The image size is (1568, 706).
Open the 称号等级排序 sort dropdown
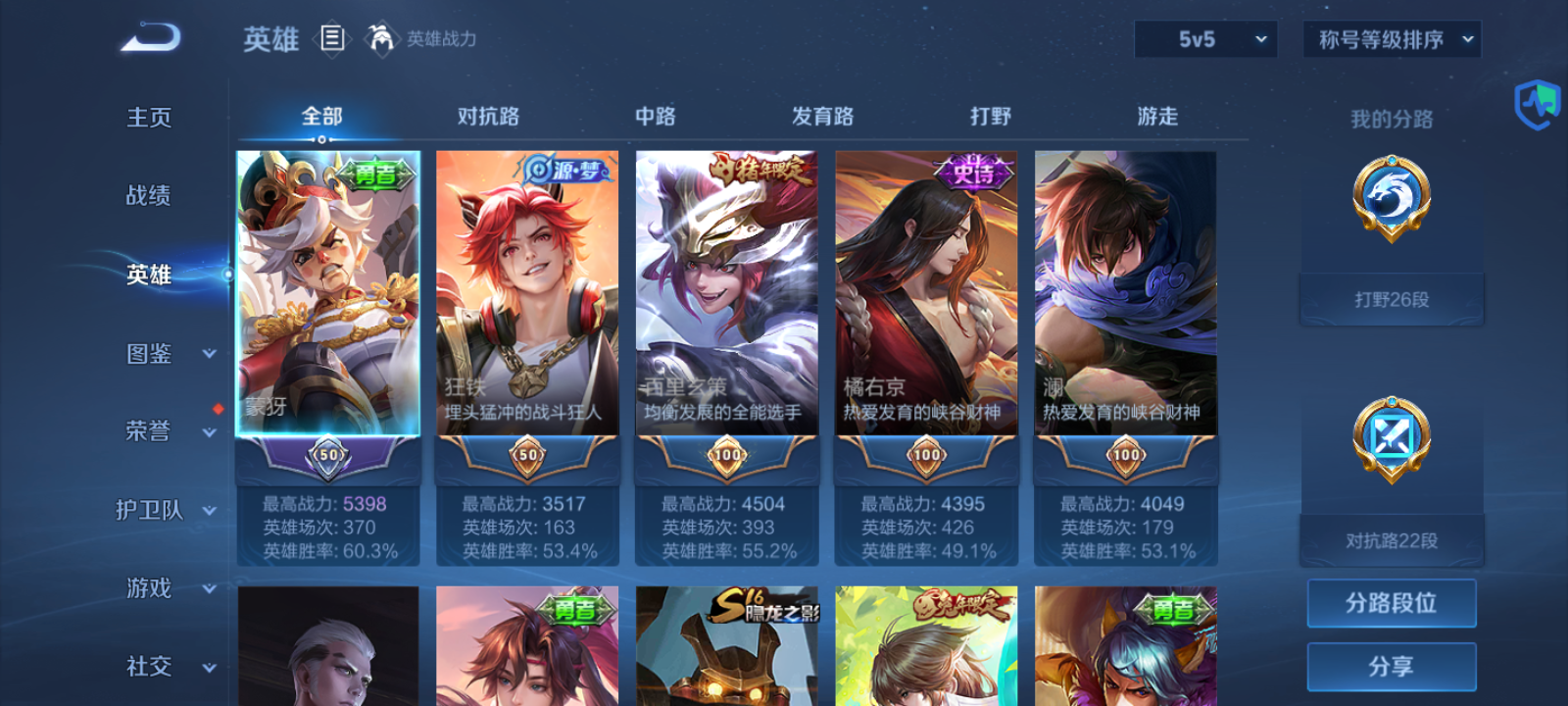click(x=1391, y=40)
